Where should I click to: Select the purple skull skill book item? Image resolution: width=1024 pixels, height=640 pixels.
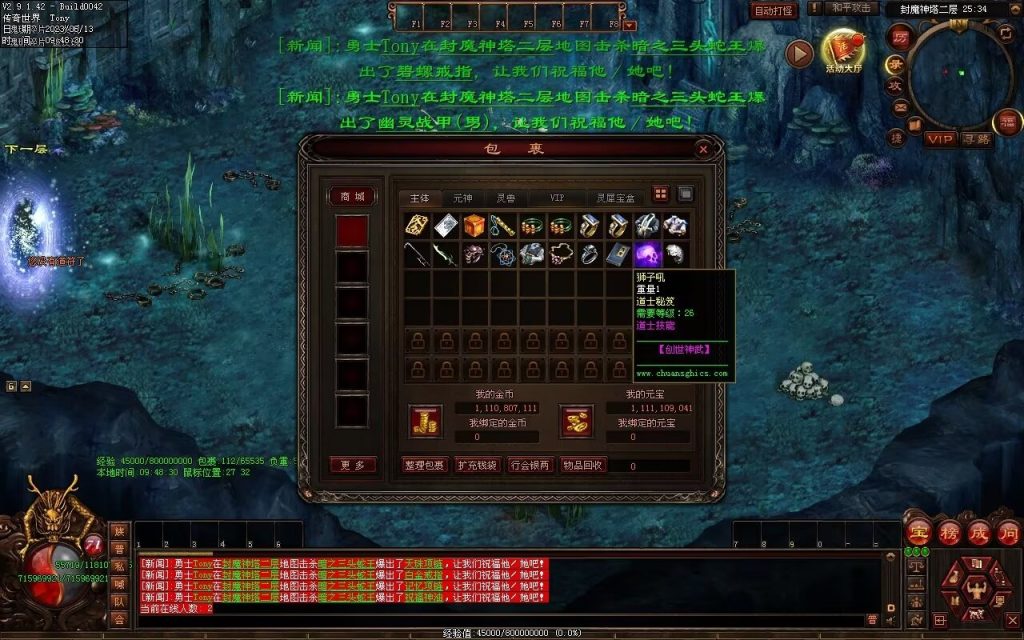645,254
